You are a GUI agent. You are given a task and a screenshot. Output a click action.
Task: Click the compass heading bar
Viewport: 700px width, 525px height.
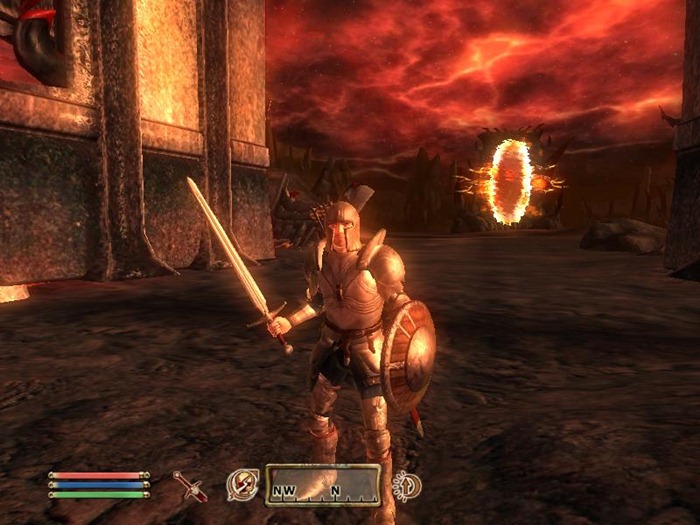(322, 486)
